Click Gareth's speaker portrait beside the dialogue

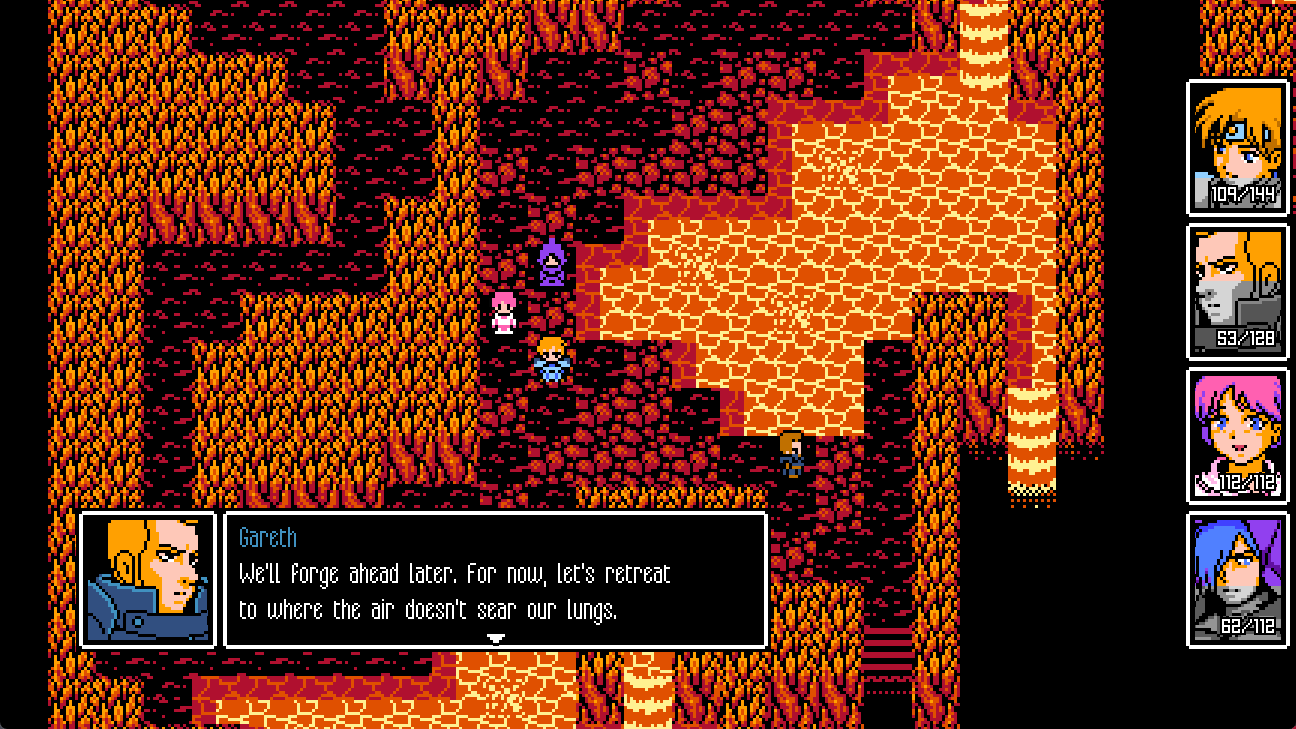point(148,580)
